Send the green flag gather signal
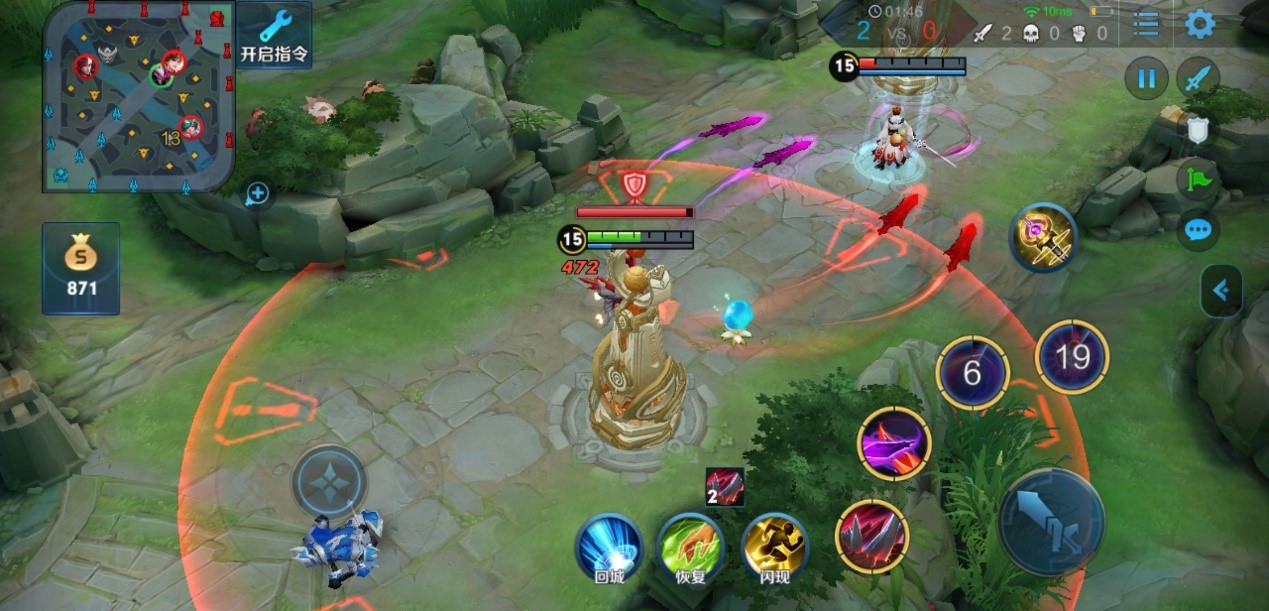This screenshot has height=611, width=1269. (x=1197, y=180)
